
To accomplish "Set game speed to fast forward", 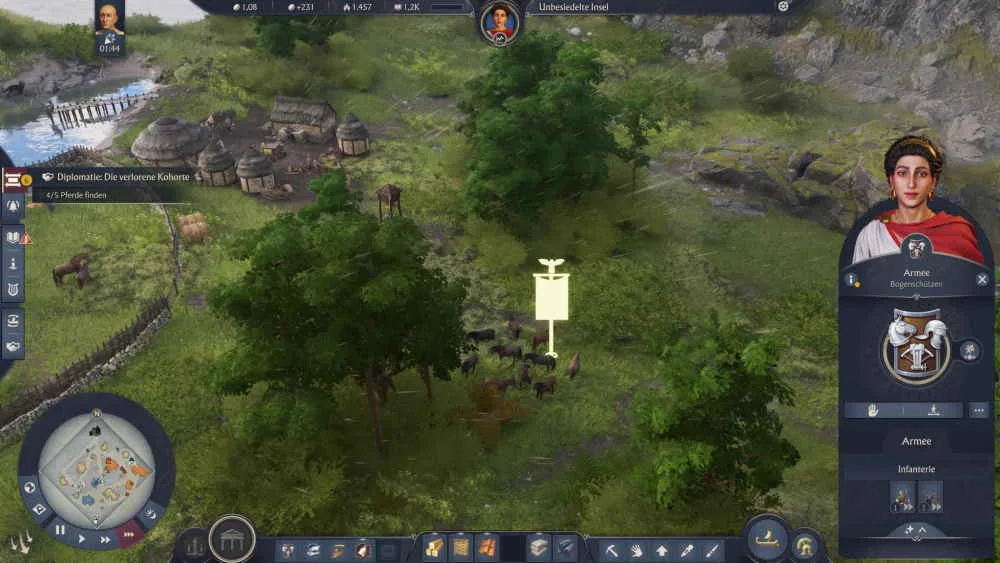I will (x=106, y=539).
